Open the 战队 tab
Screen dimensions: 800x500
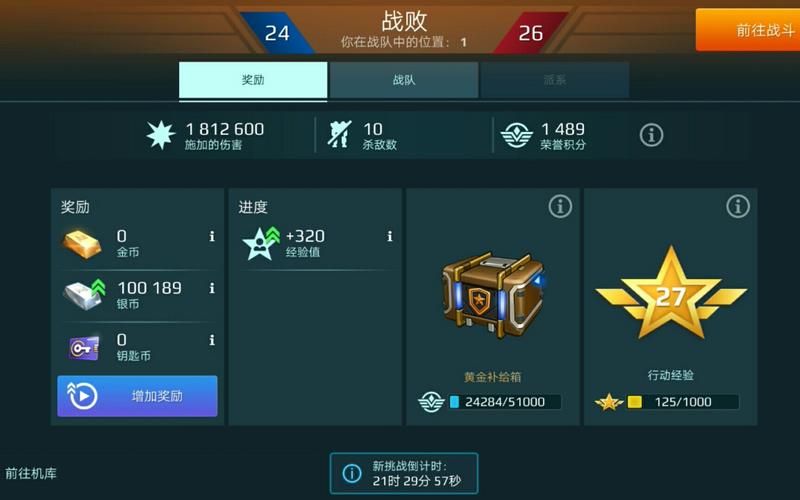[404, 80]
